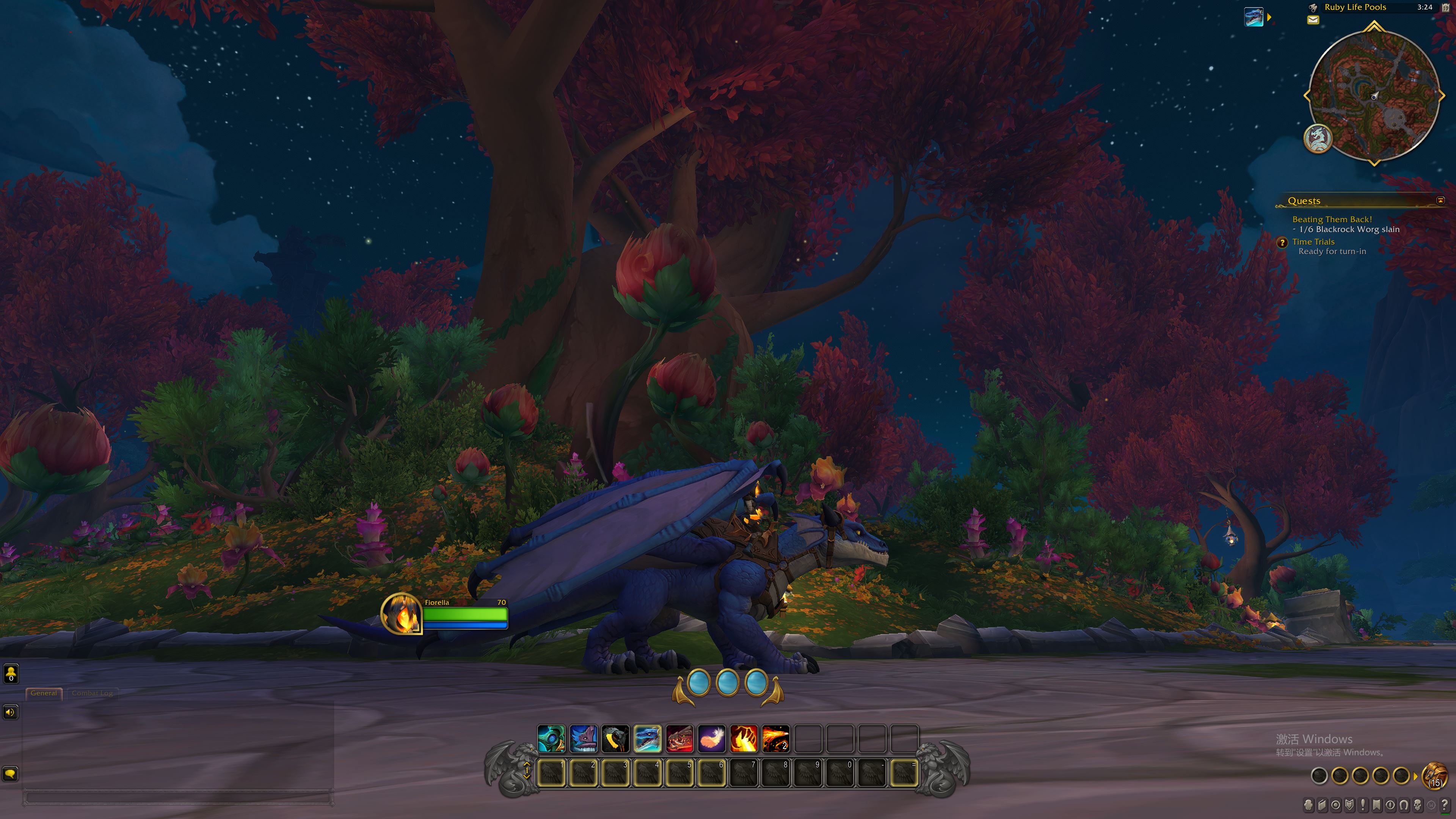
Task: Open the quest log exclamation mark button
Action: (x=1363, y=804)
